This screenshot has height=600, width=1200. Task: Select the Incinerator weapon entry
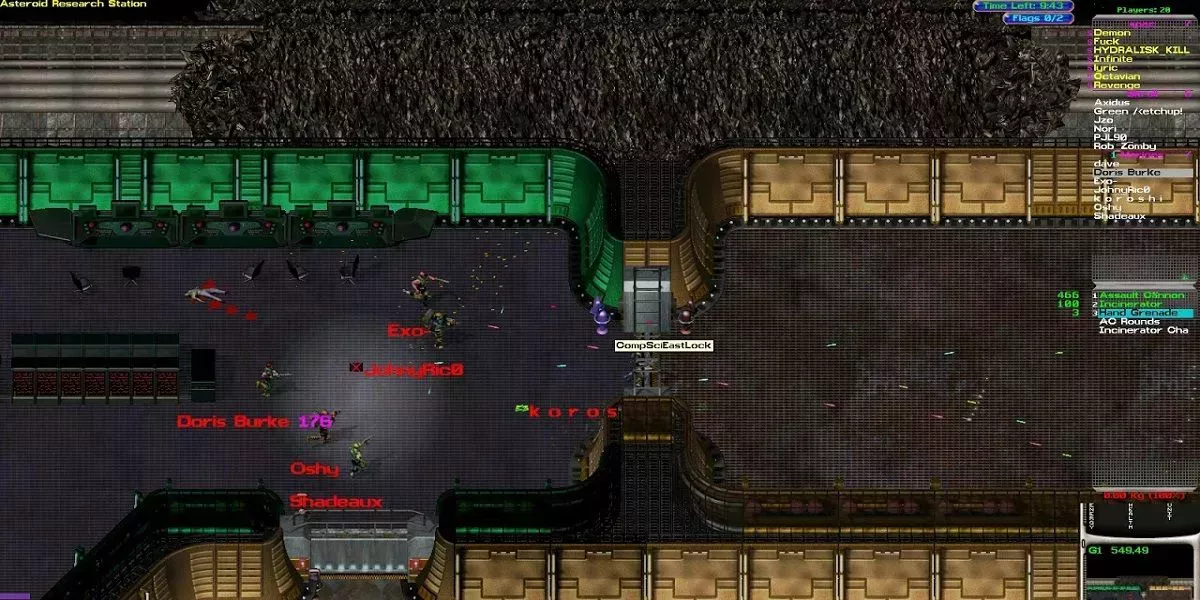click(1132, 304)
